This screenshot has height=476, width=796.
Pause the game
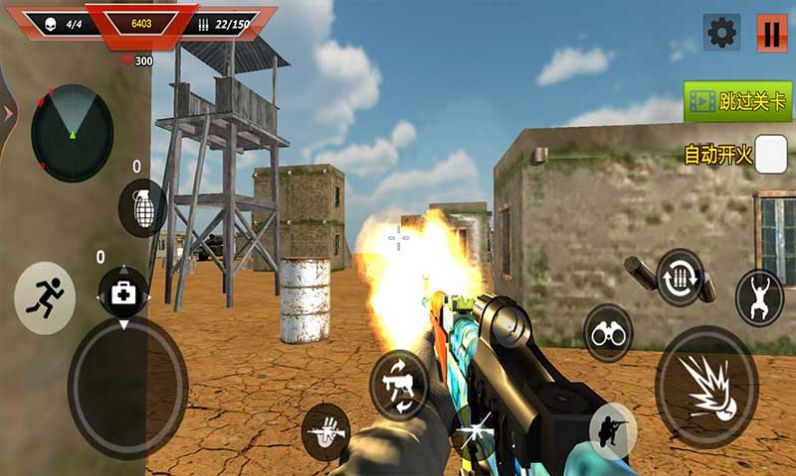[x=771, y=33]
